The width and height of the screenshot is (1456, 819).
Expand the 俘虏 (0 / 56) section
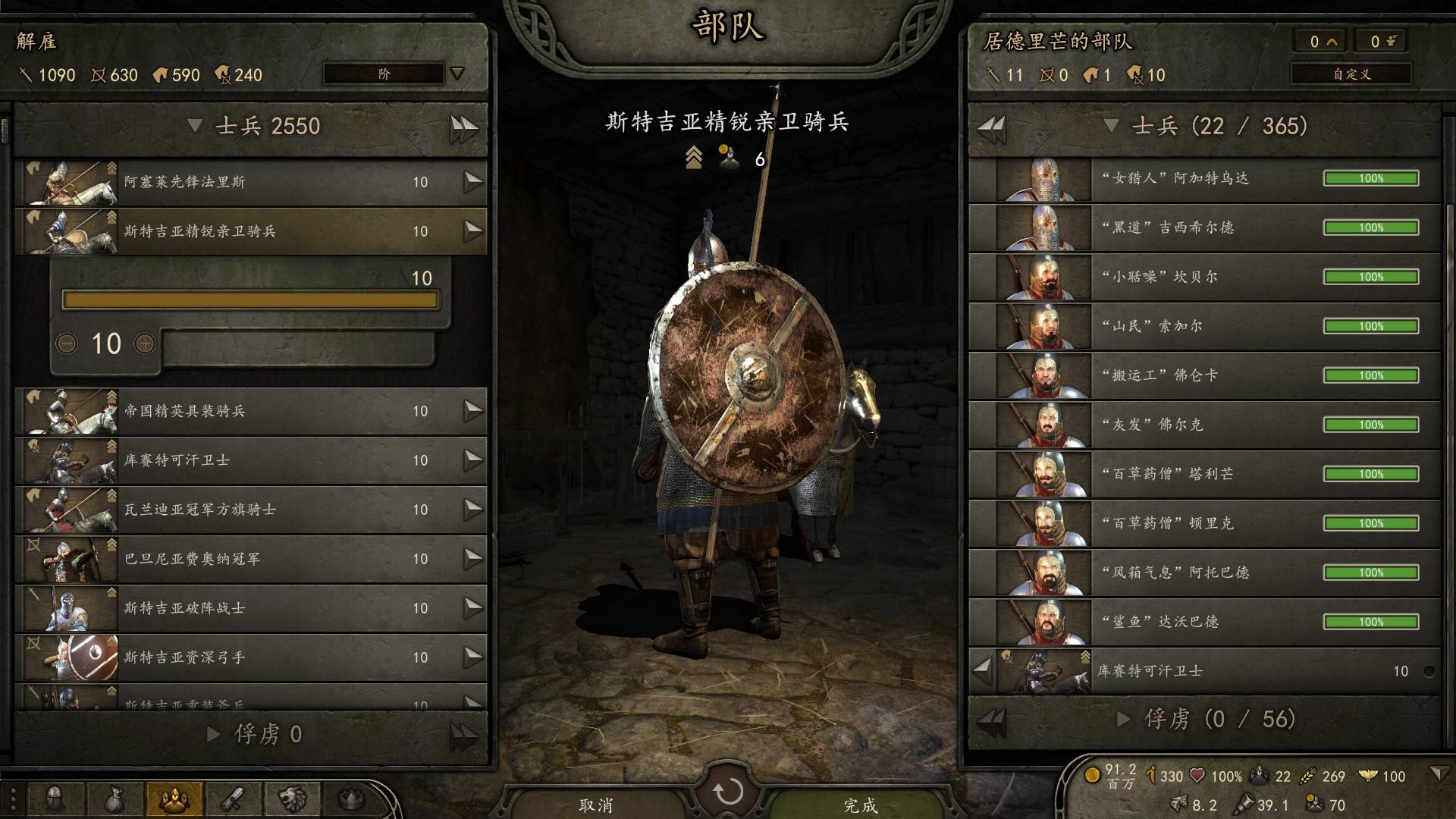(x=1124, y=719)
